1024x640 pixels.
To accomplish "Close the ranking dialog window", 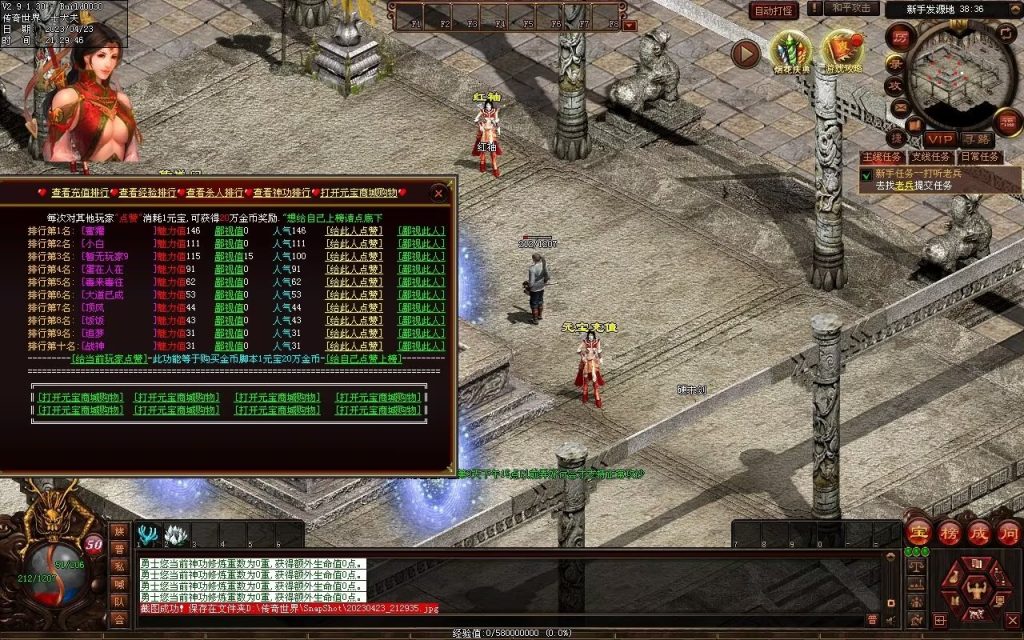I will tap(438, 193).
